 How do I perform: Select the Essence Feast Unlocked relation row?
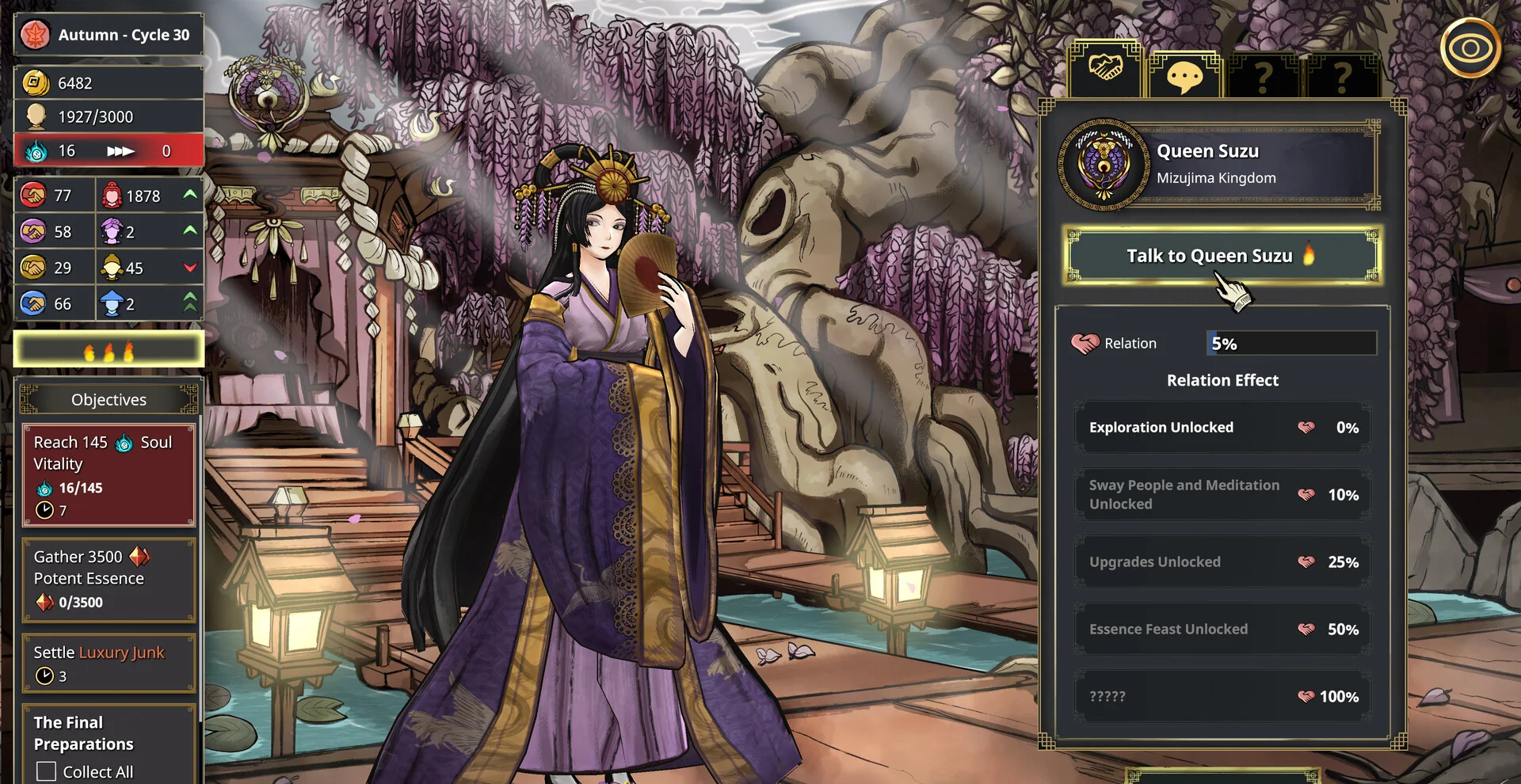coord(1222,630)
